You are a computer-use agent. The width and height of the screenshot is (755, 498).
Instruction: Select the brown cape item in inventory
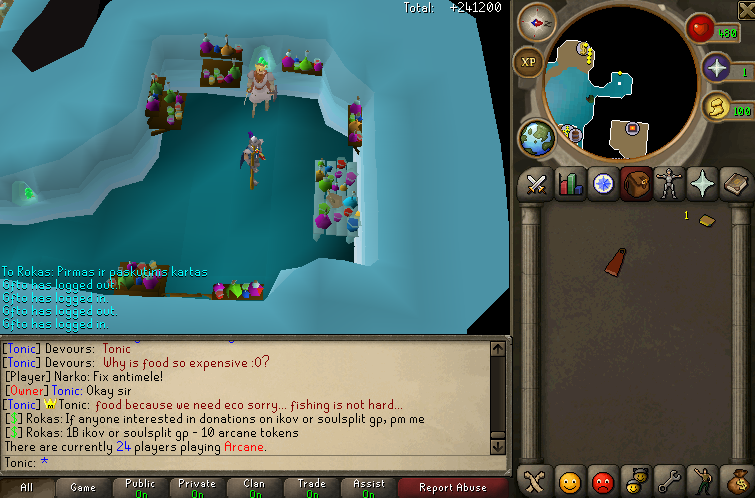(616, 260)
